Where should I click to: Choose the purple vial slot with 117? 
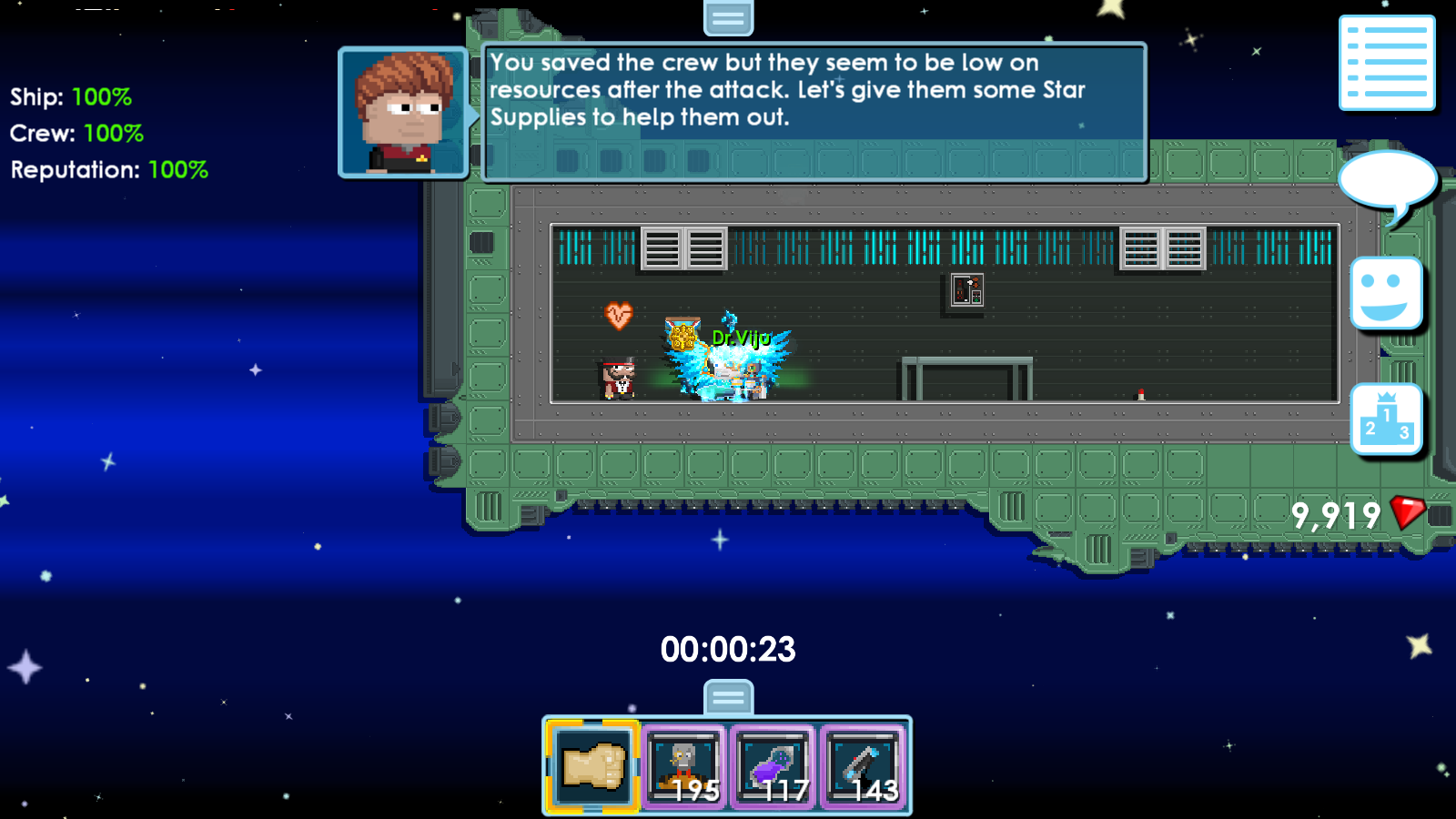click(x=773, y=767)
